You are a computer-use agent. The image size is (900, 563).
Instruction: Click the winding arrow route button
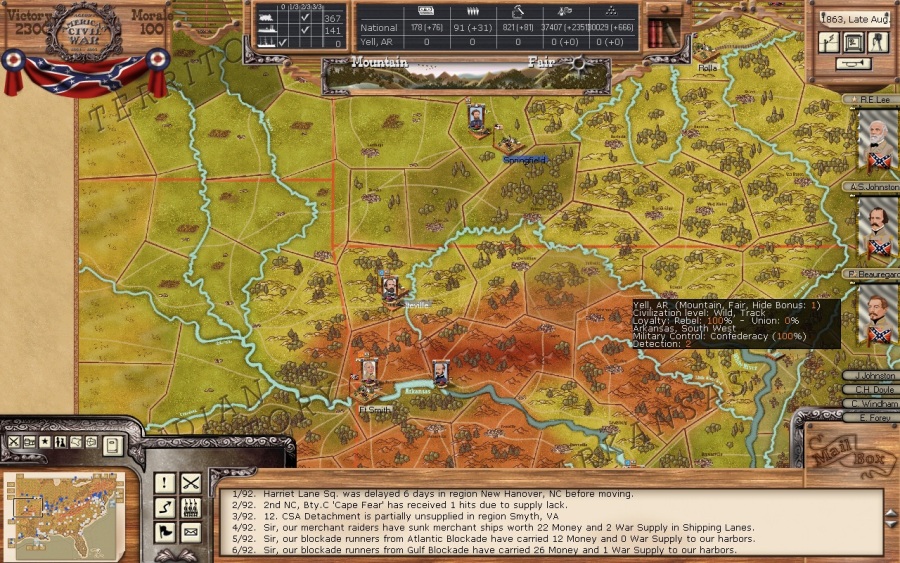(165, 508)
